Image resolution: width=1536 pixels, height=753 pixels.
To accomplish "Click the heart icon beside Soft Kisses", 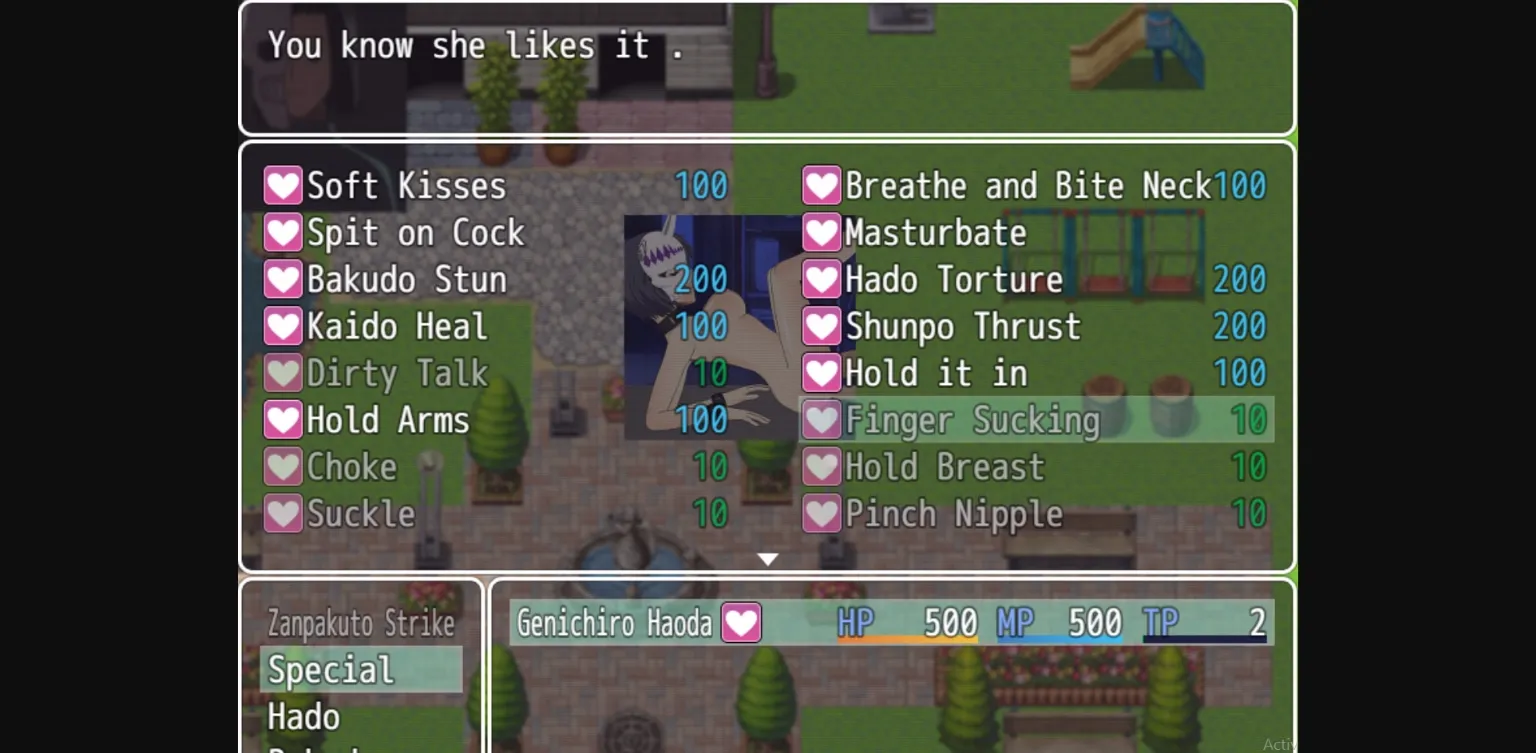I will (x=283, y=185).
